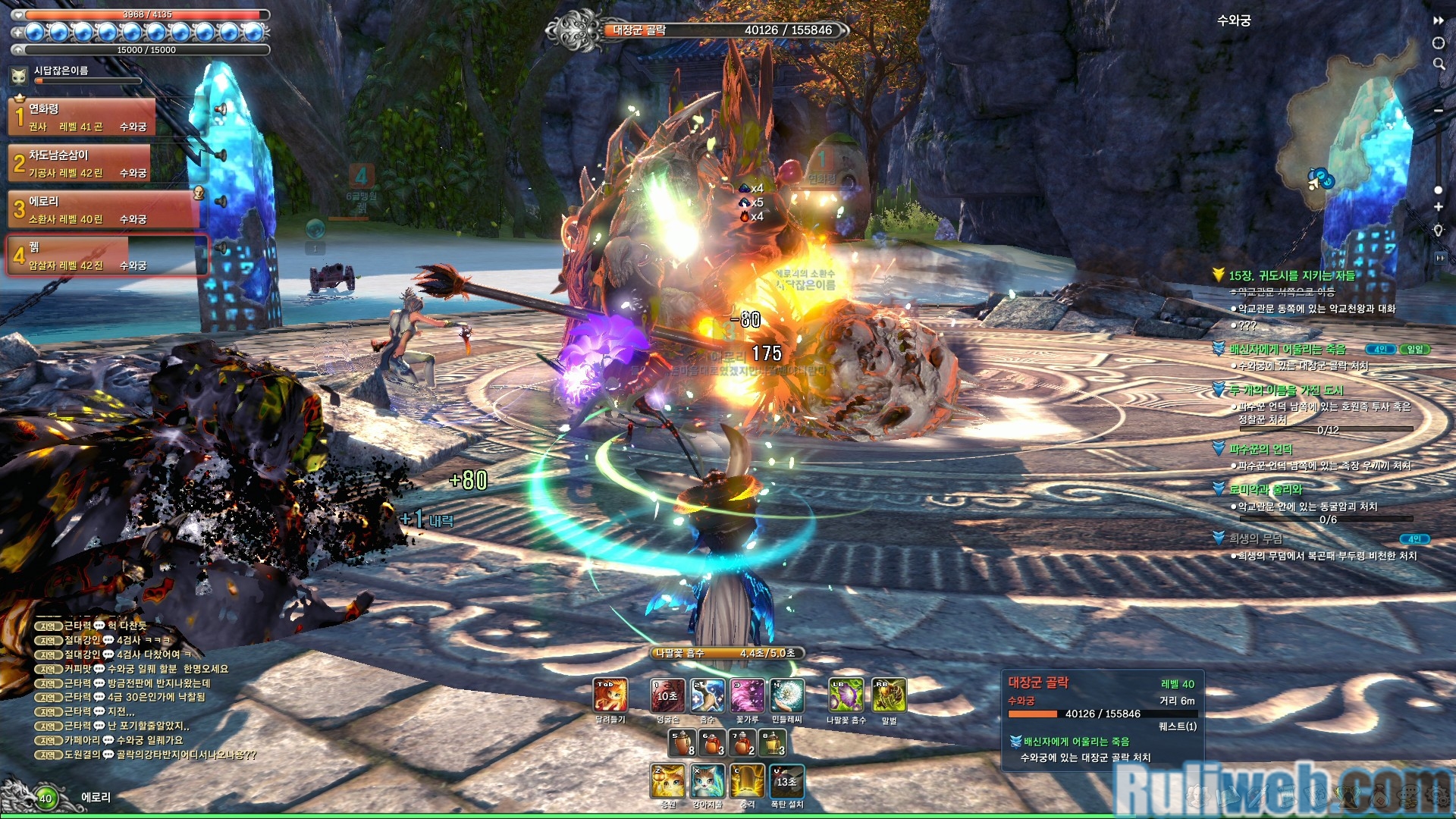Screen dimensions: 1456x819
Task: Select party member 연화령 in party list
Action: tap(82, 118)
